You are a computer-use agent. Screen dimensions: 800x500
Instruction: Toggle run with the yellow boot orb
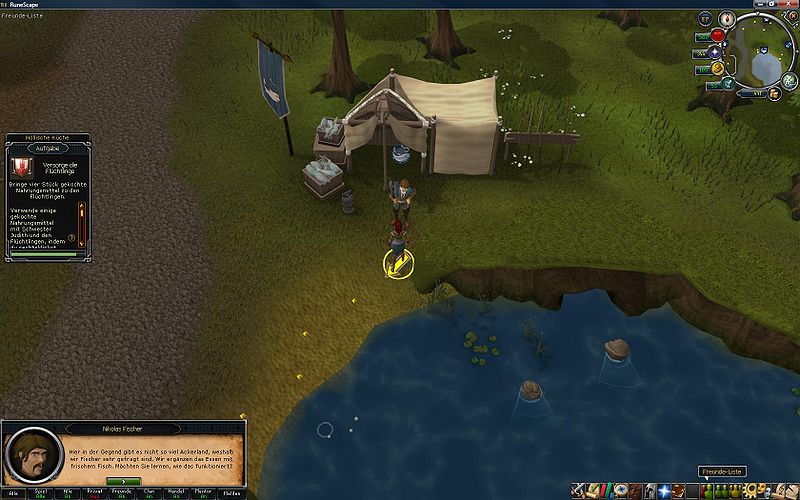pyautogui.click(x=717, y=68)
